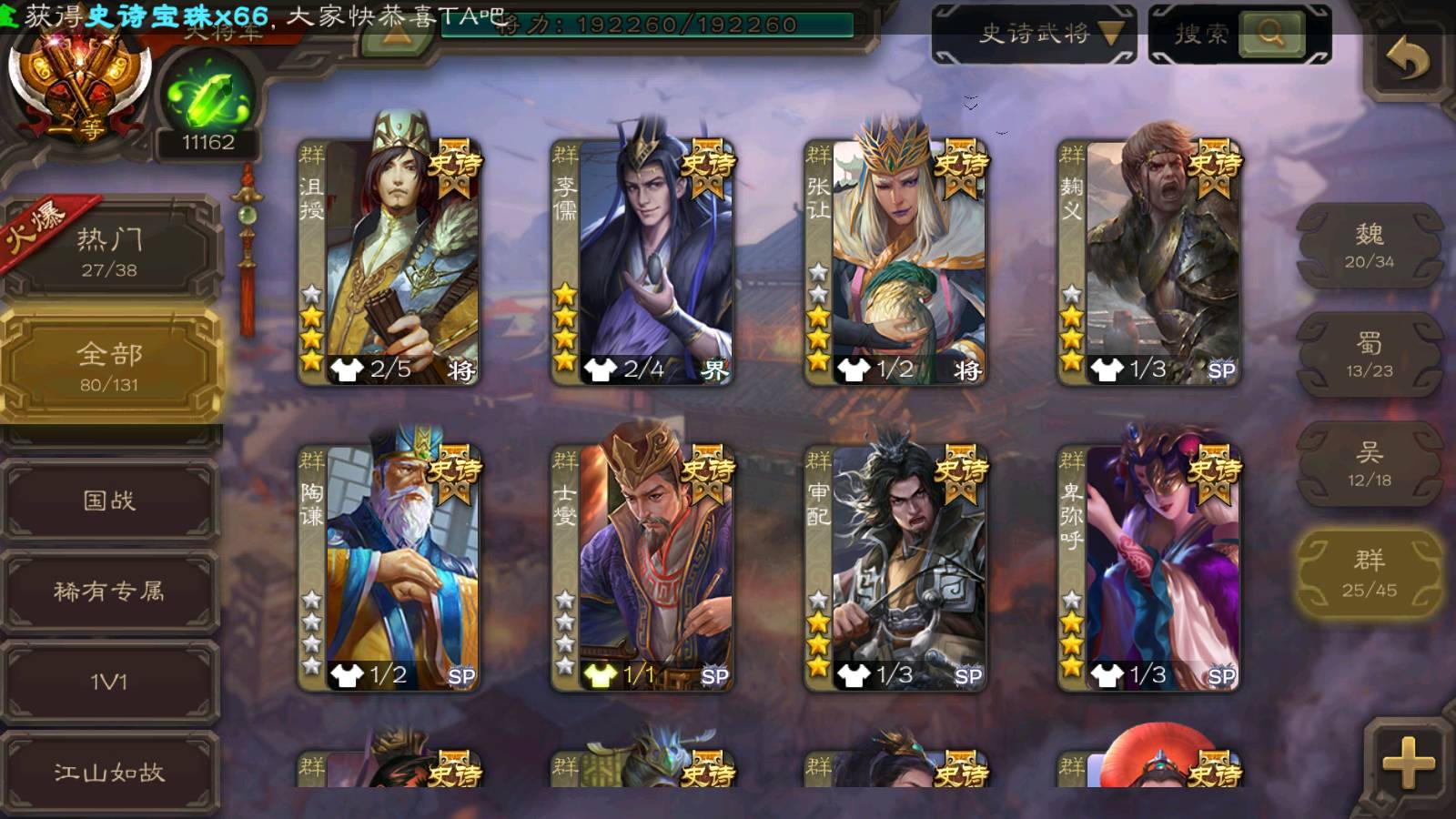Filter generals by 吴 faction
Screen dimensions: 1456x819
click(1369, 464)
